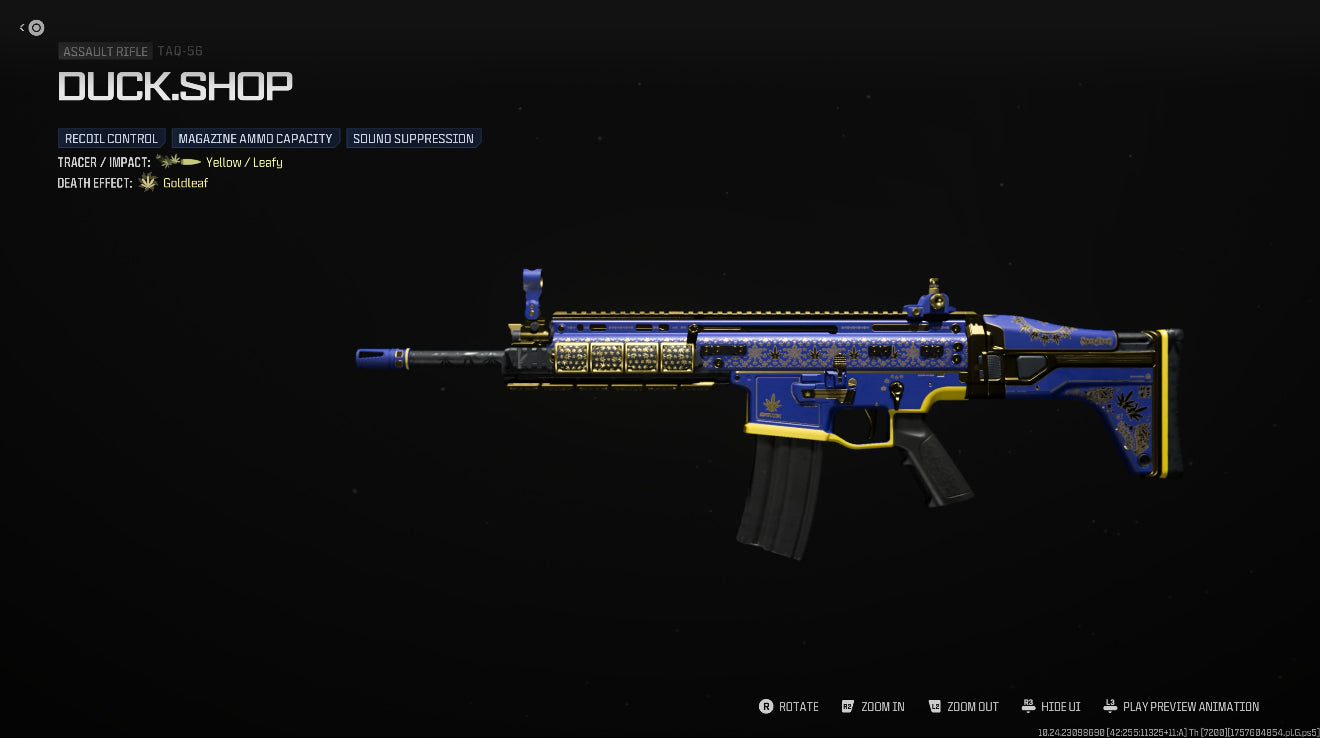Click the R2 controller icon next to ZOOM IN

(848, 706)
